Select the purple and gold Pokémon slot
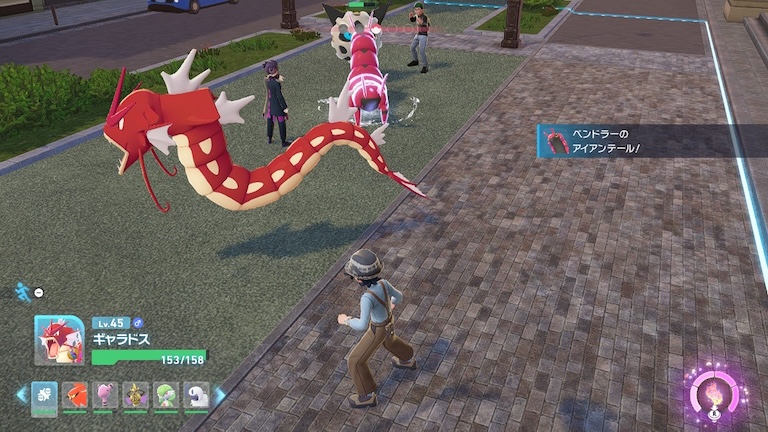This screenshot has height=432, width=768. tap(136, 395)
